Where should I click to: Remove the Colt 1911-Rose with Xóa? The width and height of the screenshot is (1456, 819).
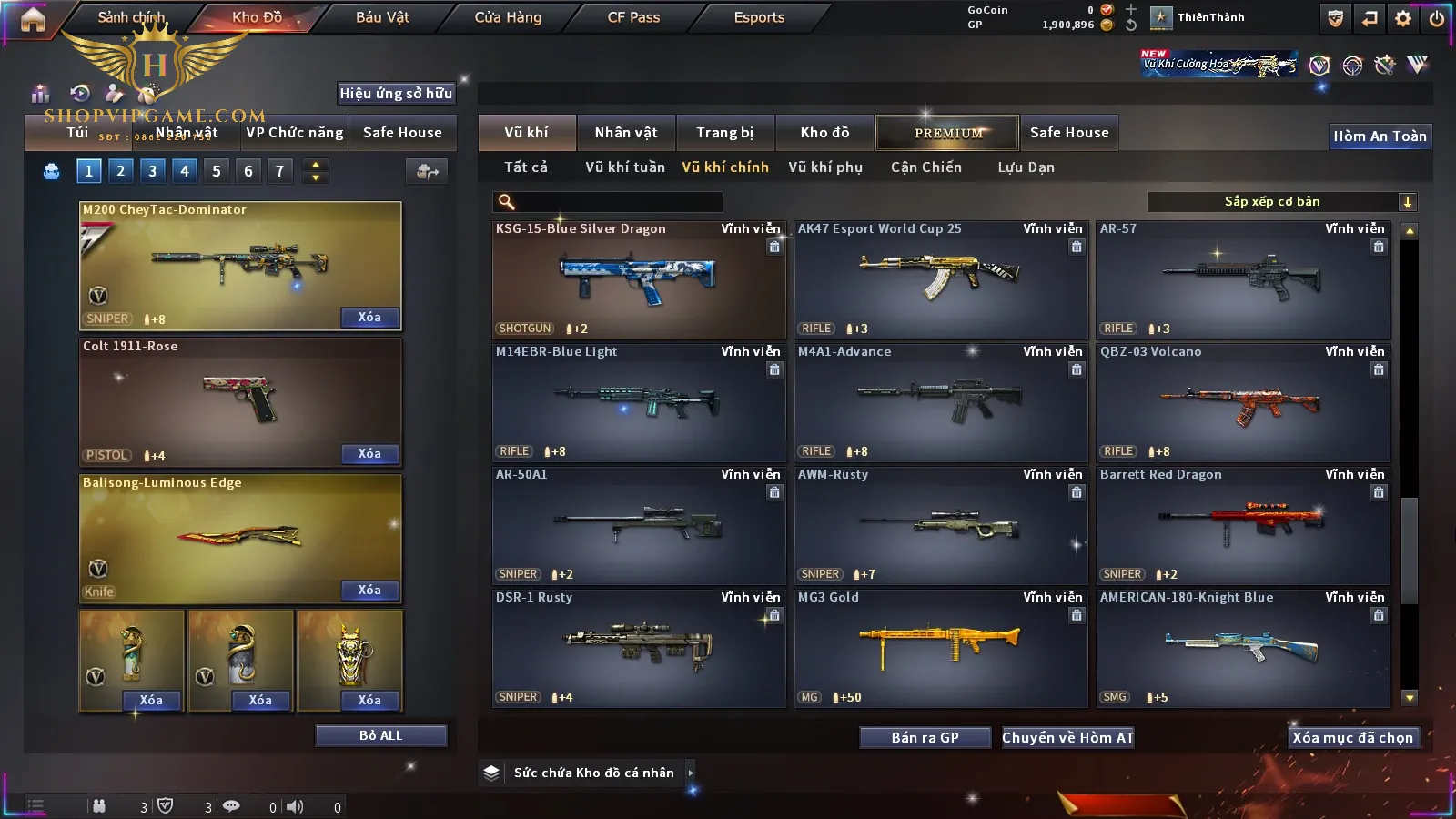pos(369,453)
